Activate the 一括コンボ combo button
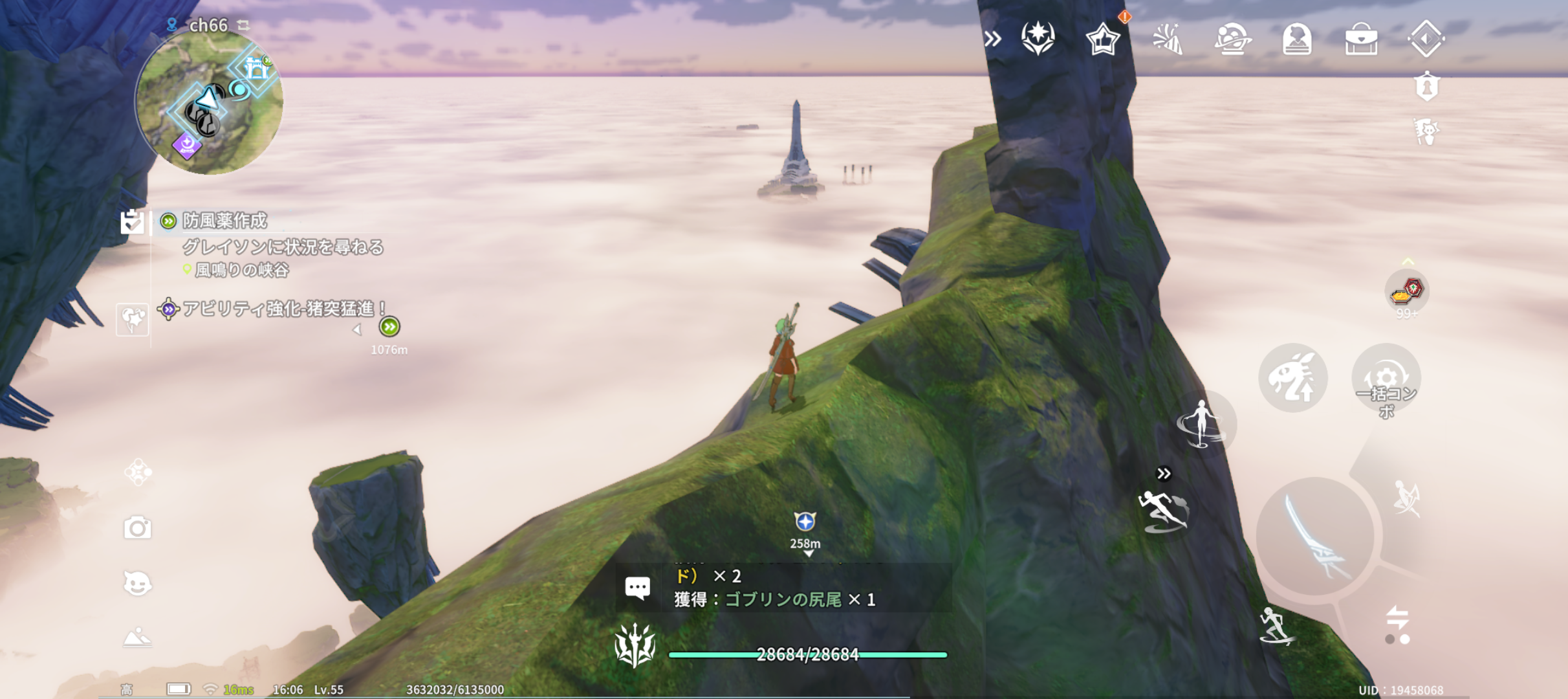The height and width of the screenshot is (699, 1568). coord(1386,379)
